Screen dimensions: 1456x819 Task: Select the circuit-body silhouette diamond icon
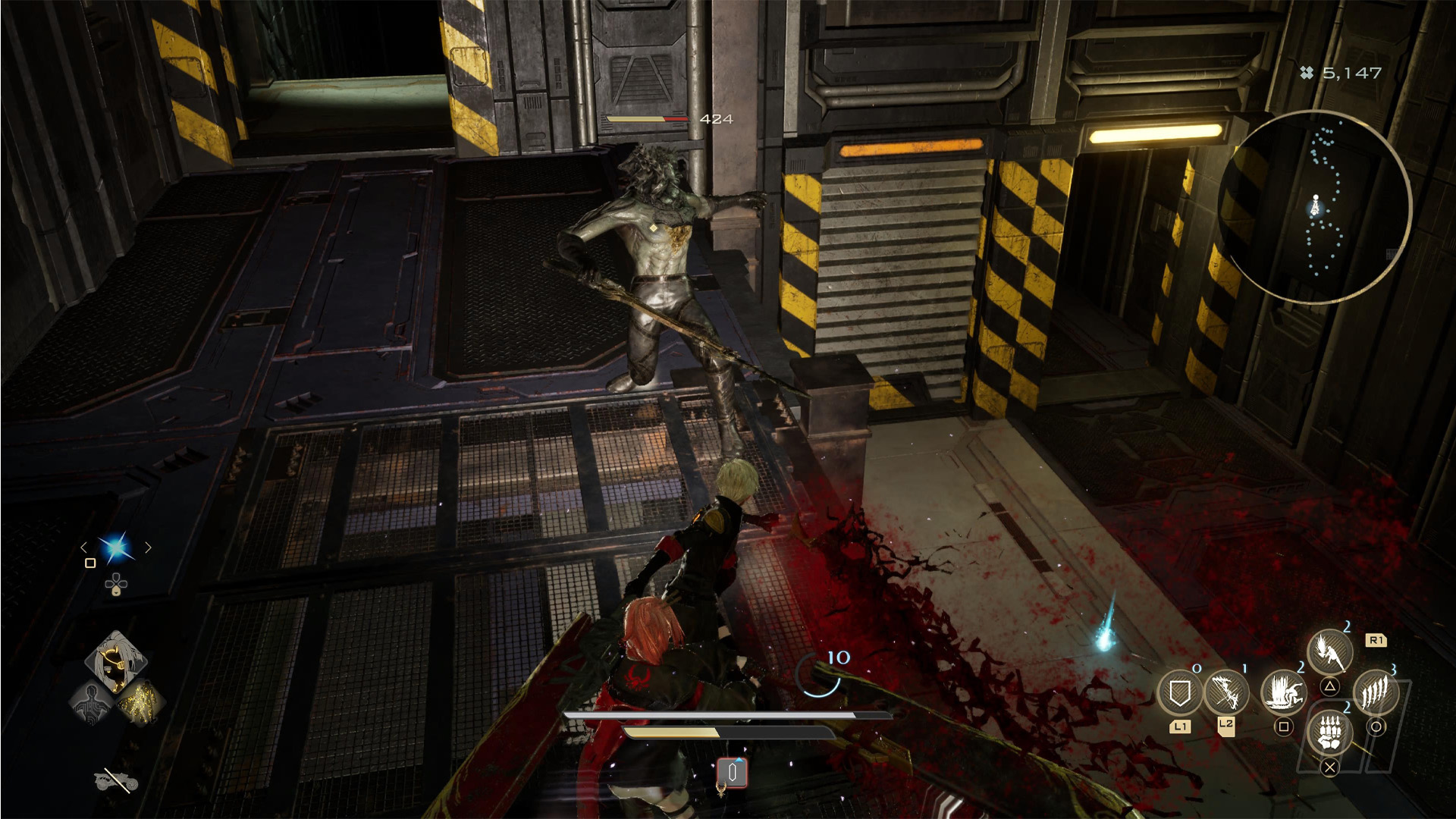(92, 703)
